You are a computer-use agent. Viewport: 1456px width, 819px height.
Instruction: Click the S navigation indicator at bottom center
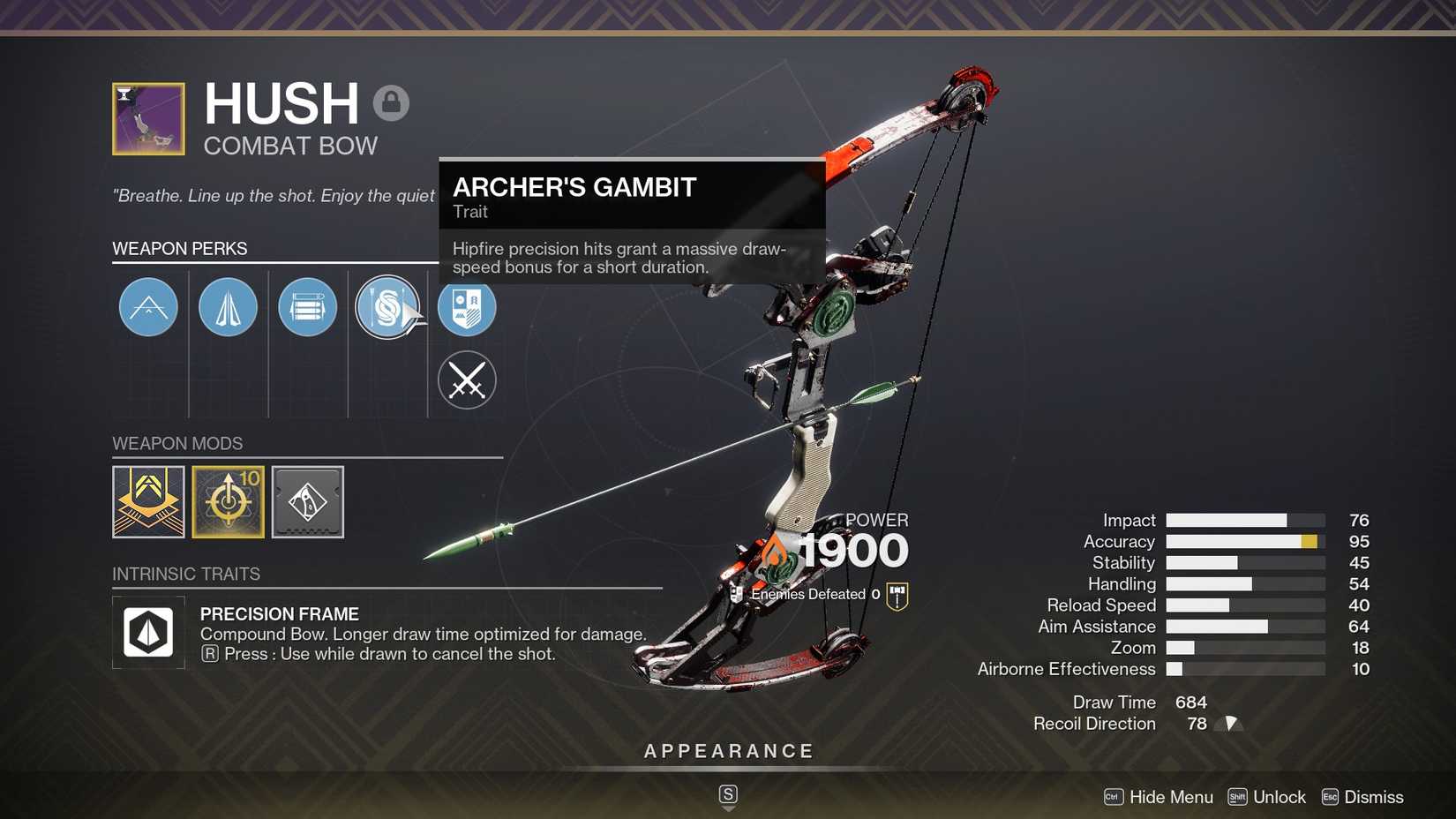click(x=727, y=794)
